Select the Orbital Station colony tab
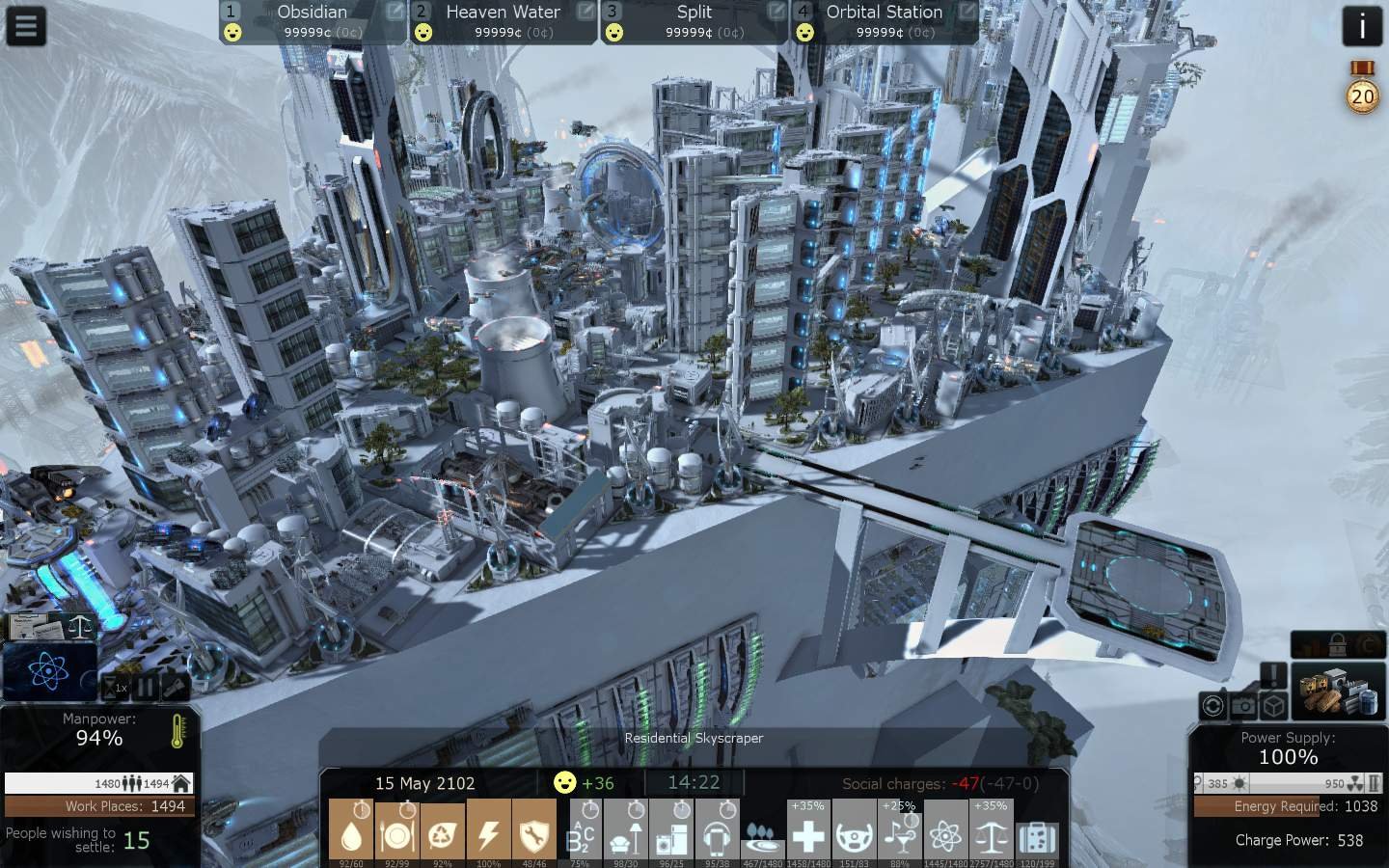Screen dimensions: 1389x868 coord(884,21)
